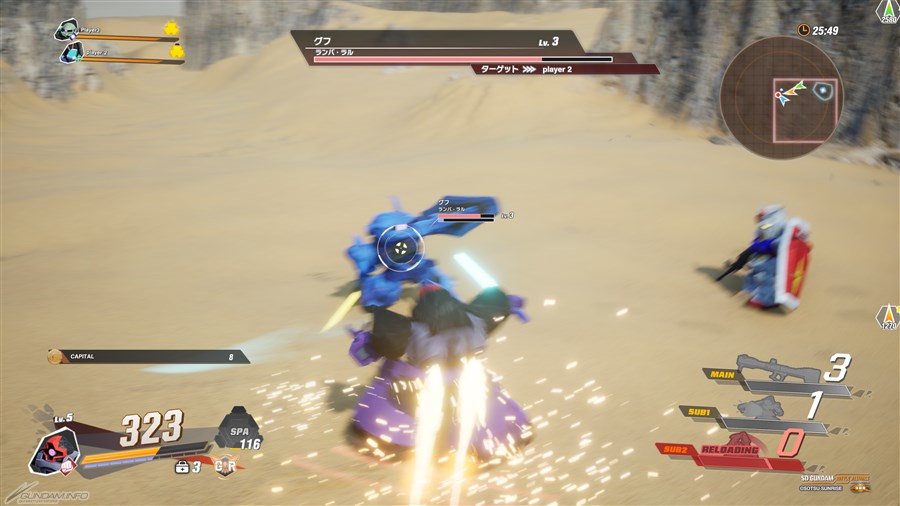Image resolution: width=900 pixels, height=506 pixels.
Task: Select the player 2 teammate portrait
Action: (71, 53)
